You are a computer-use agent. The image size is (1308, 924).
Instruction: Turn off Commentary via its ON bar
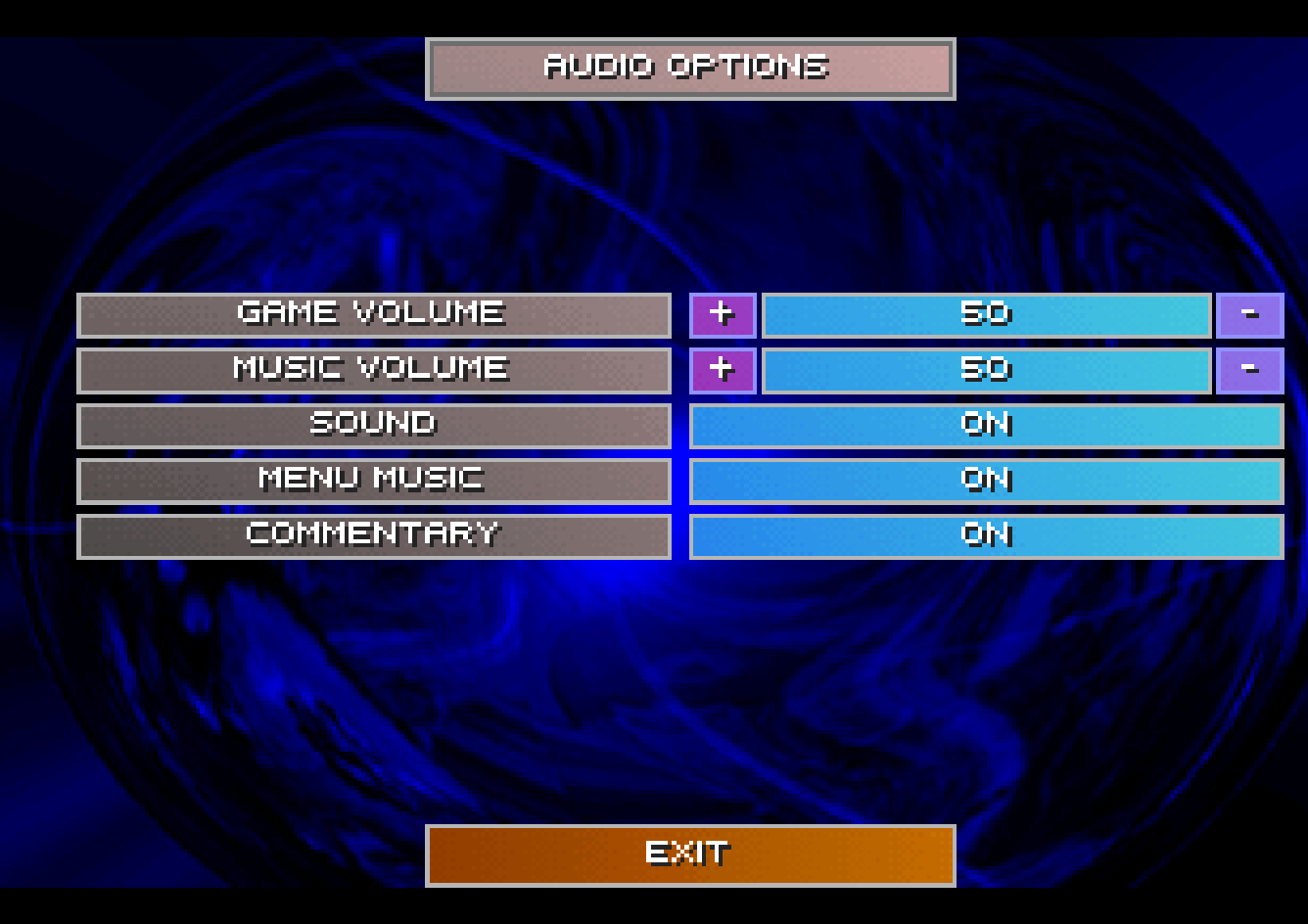(986, 535)
